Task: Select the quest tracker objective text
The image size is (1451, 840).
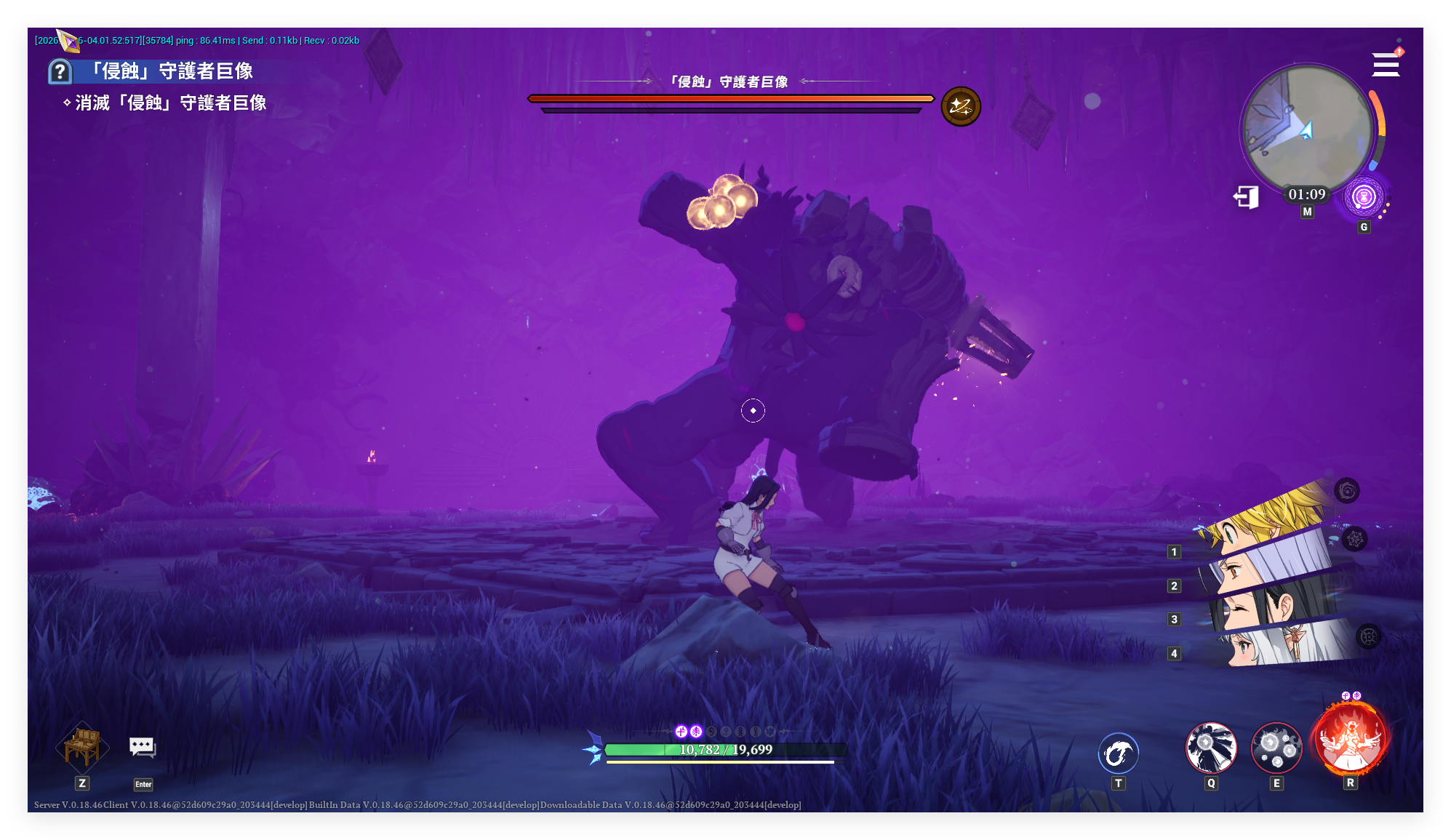Action: (x=170, y=103)
